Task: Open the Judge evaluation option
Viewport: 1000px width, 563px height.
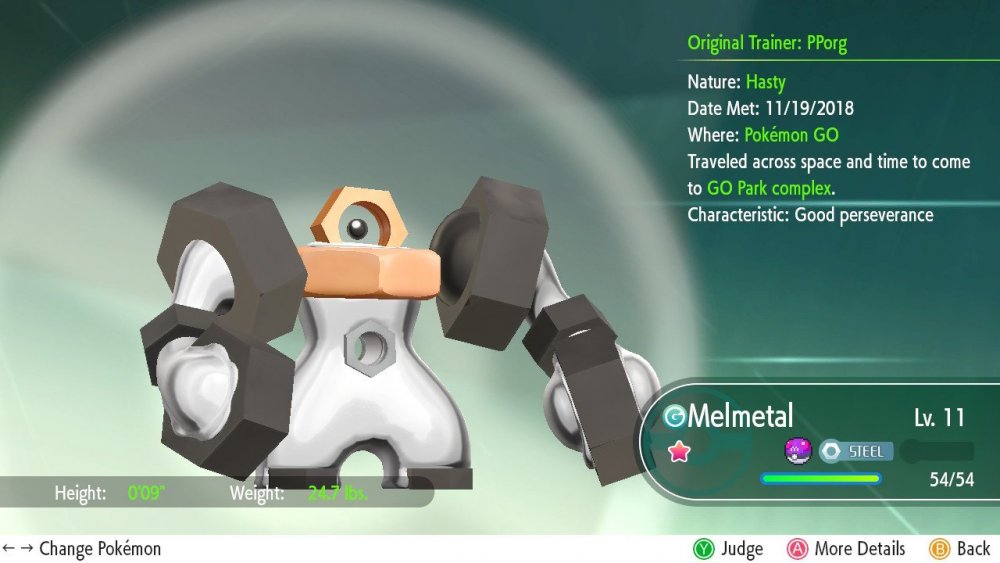Action: [728, 549]
